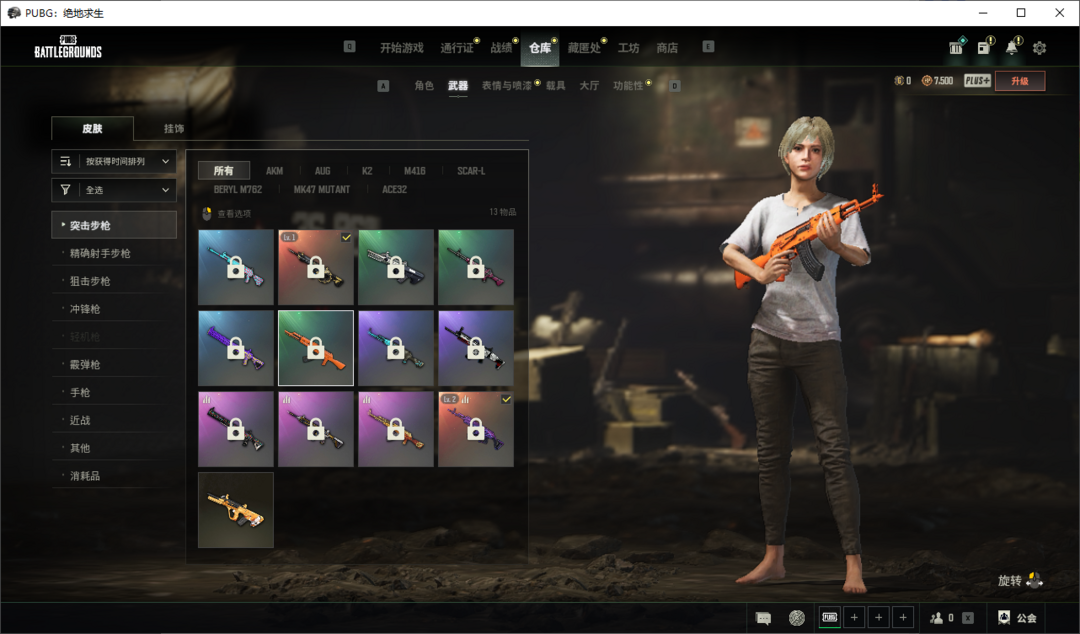Pick the unlocked gold rifle skin
Screen dimensions: 1080x634
coord(236,510)
